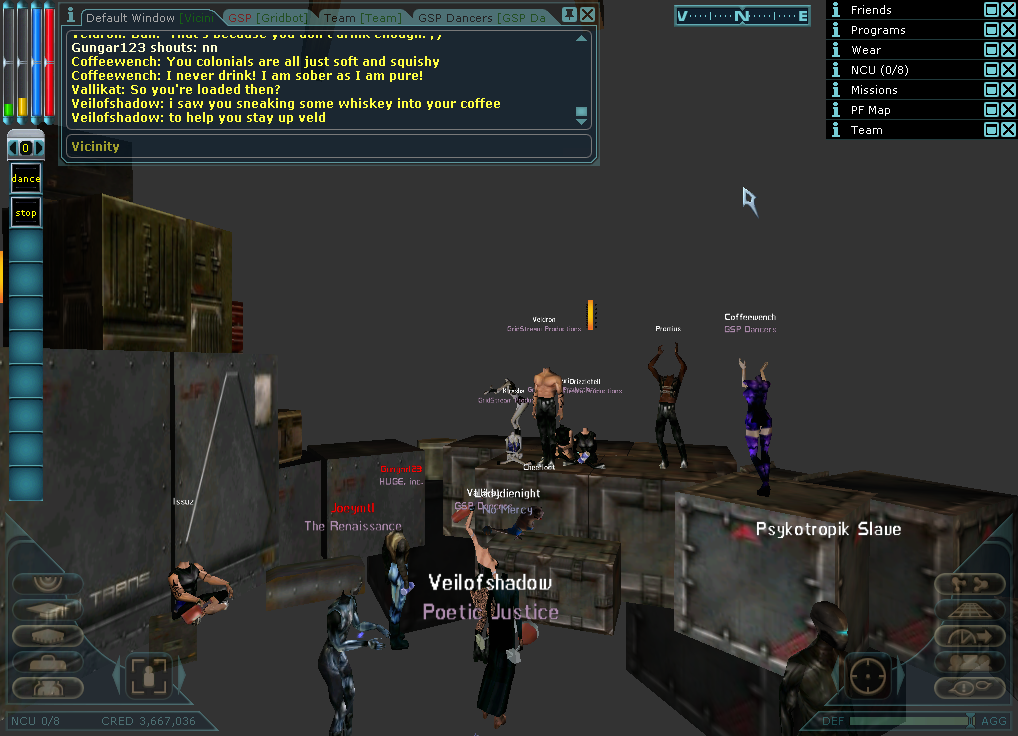Close the Team panel row
This screenshot has width=1018, height=736.
pos(1008,129)
